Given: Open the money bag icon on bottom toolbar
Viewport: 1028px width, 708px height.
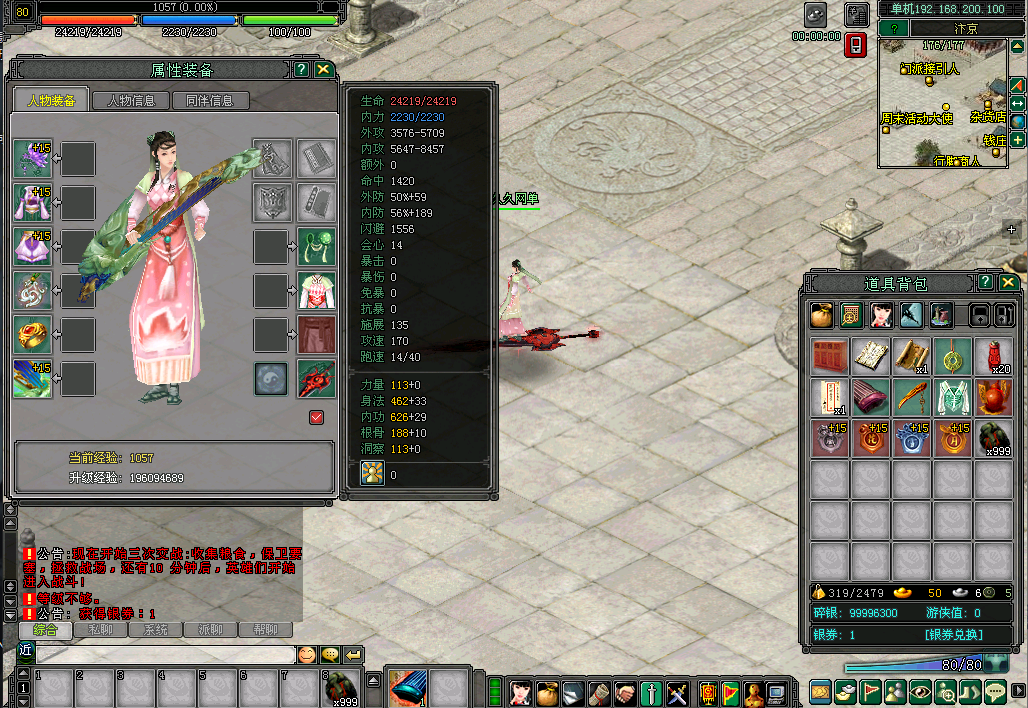Looking at the screenshot, I should click(x=547, y=692).
